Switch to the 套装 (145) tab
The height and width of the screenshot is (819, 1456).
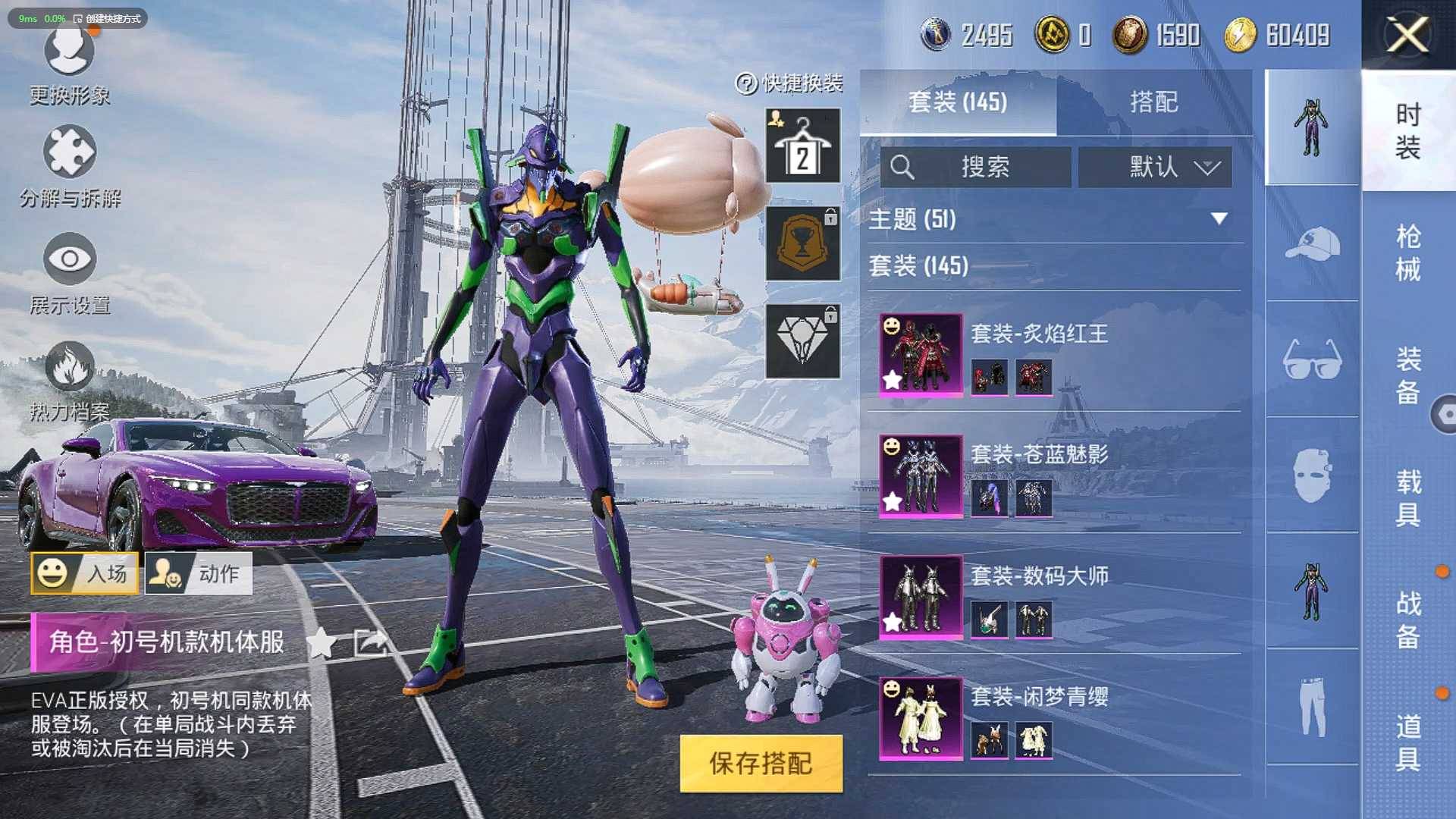[958, 102]
